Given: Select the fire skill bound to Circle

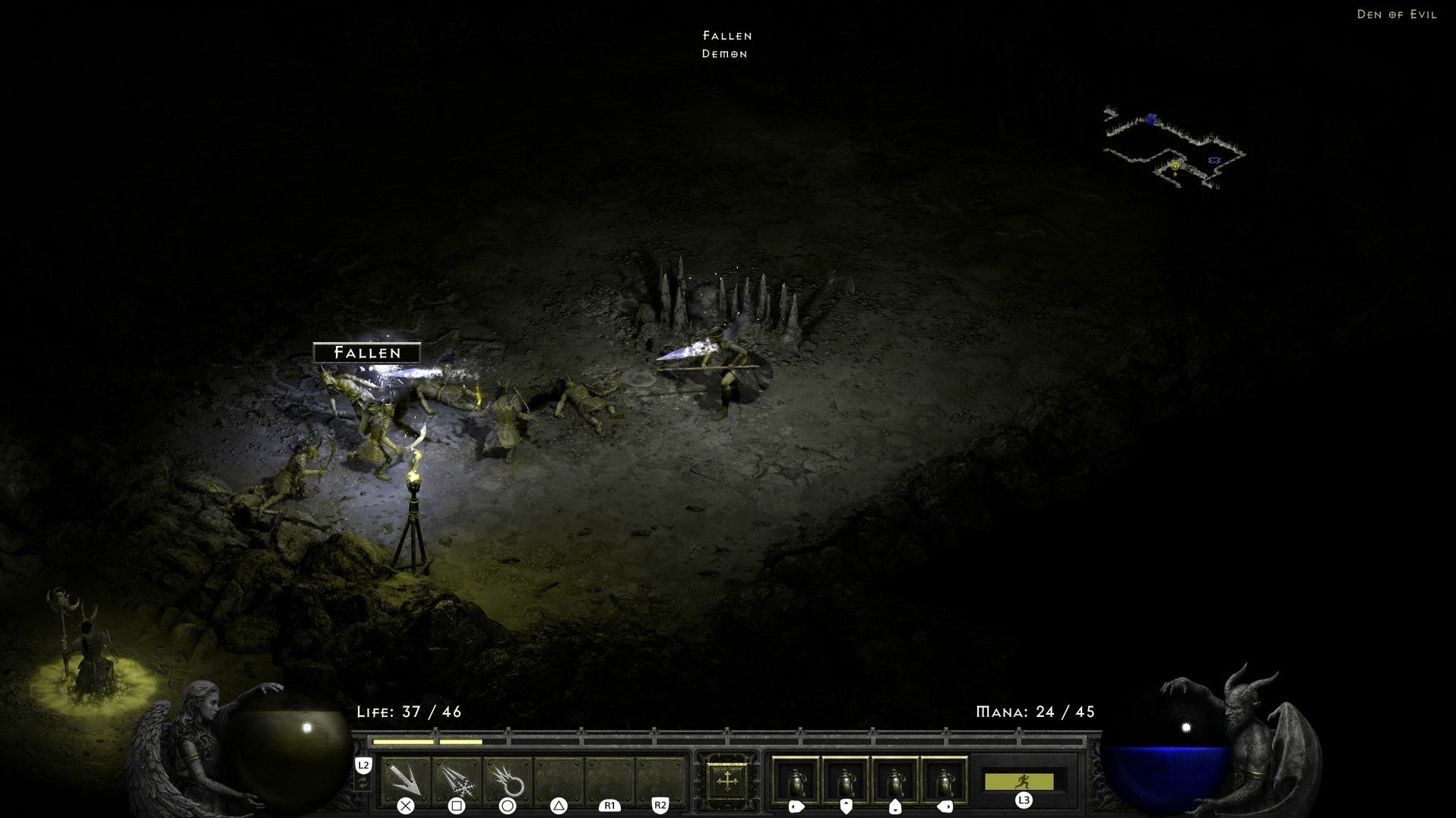Looking at the screenshot, I should 508,778.
